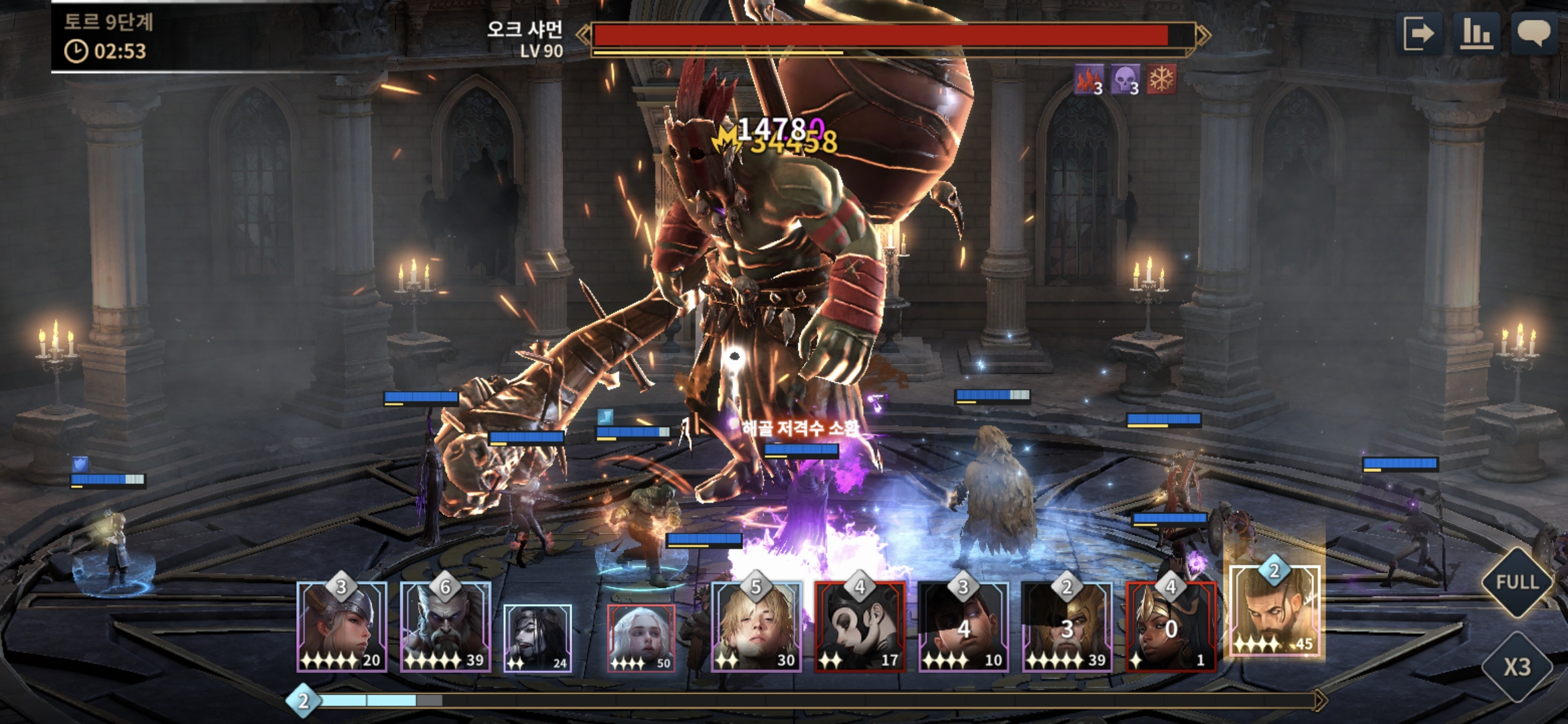Pick the golden-helmet warrior card on cooldown 3
The height and width of the screenshot is (724, 1568).
pos(1067,627)
